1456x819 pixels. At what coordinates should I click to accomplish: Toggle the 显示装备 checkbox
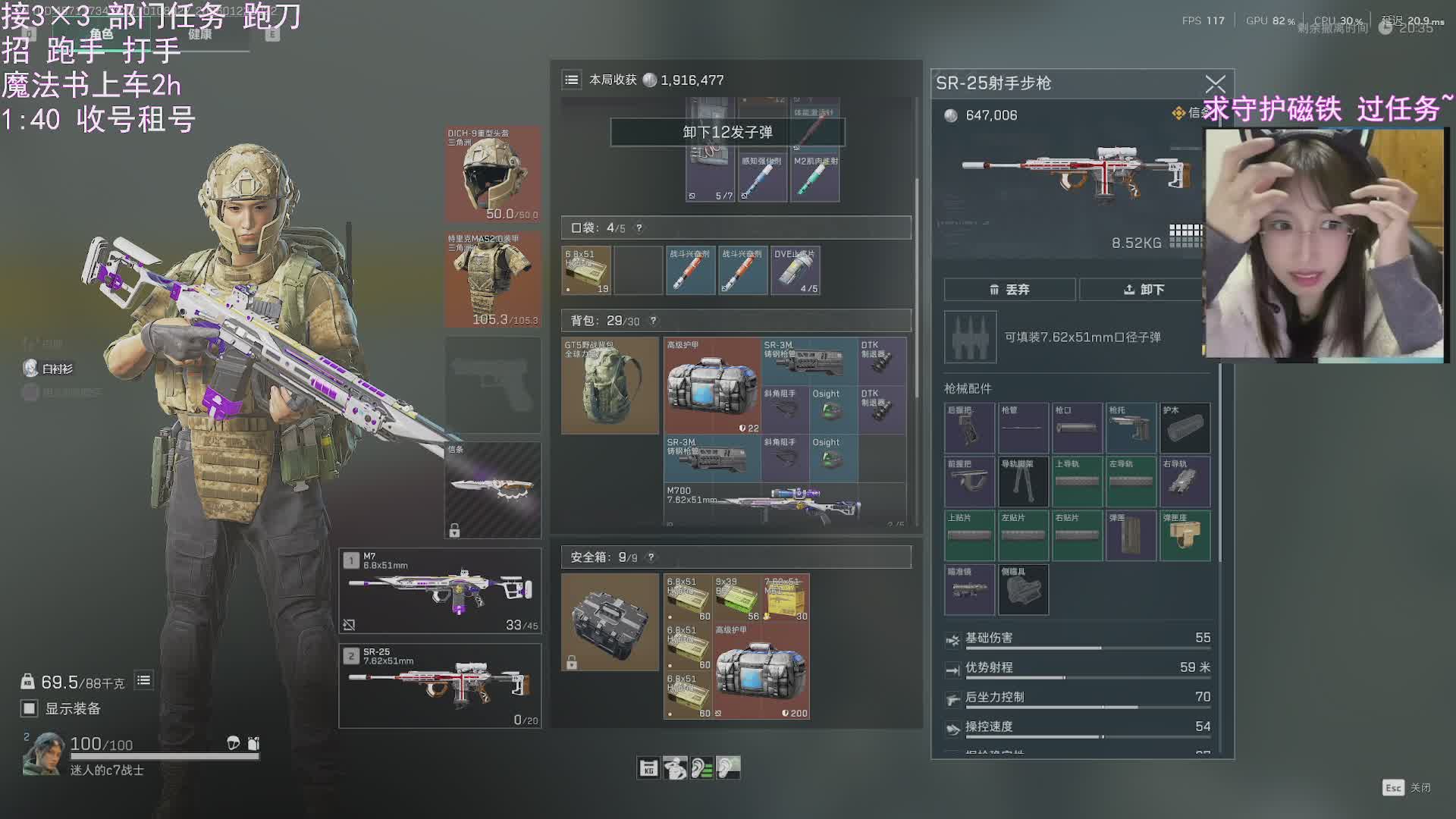[30, 708]
